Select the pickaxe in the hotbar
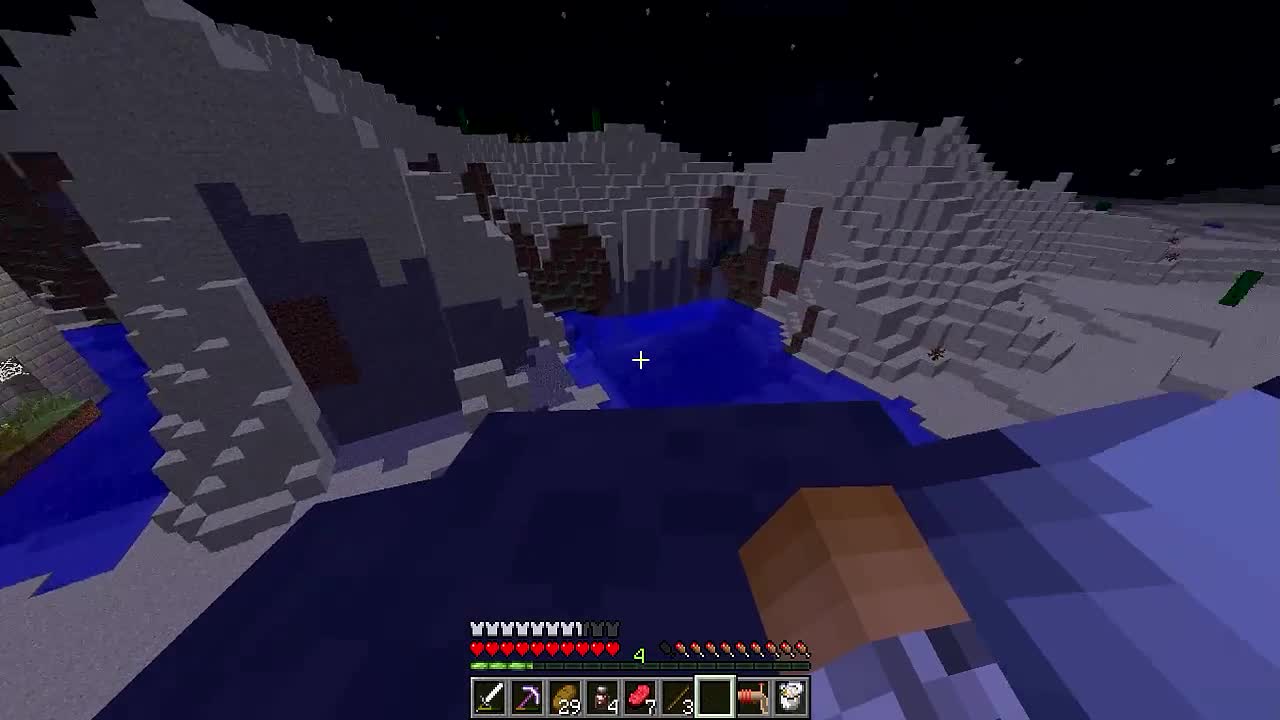Screen dimensions: 1280x720 pos(527,697)
